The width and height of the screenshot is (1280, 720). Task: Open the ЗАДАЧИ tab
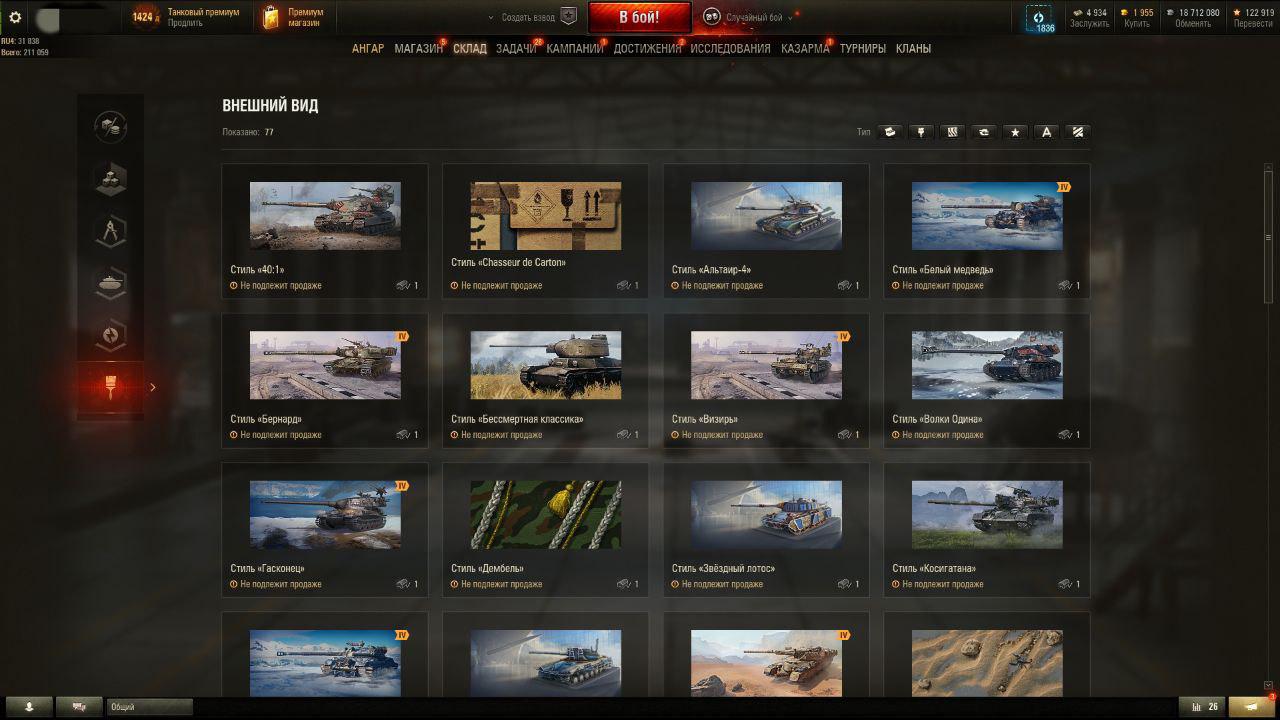coord(515,48)
